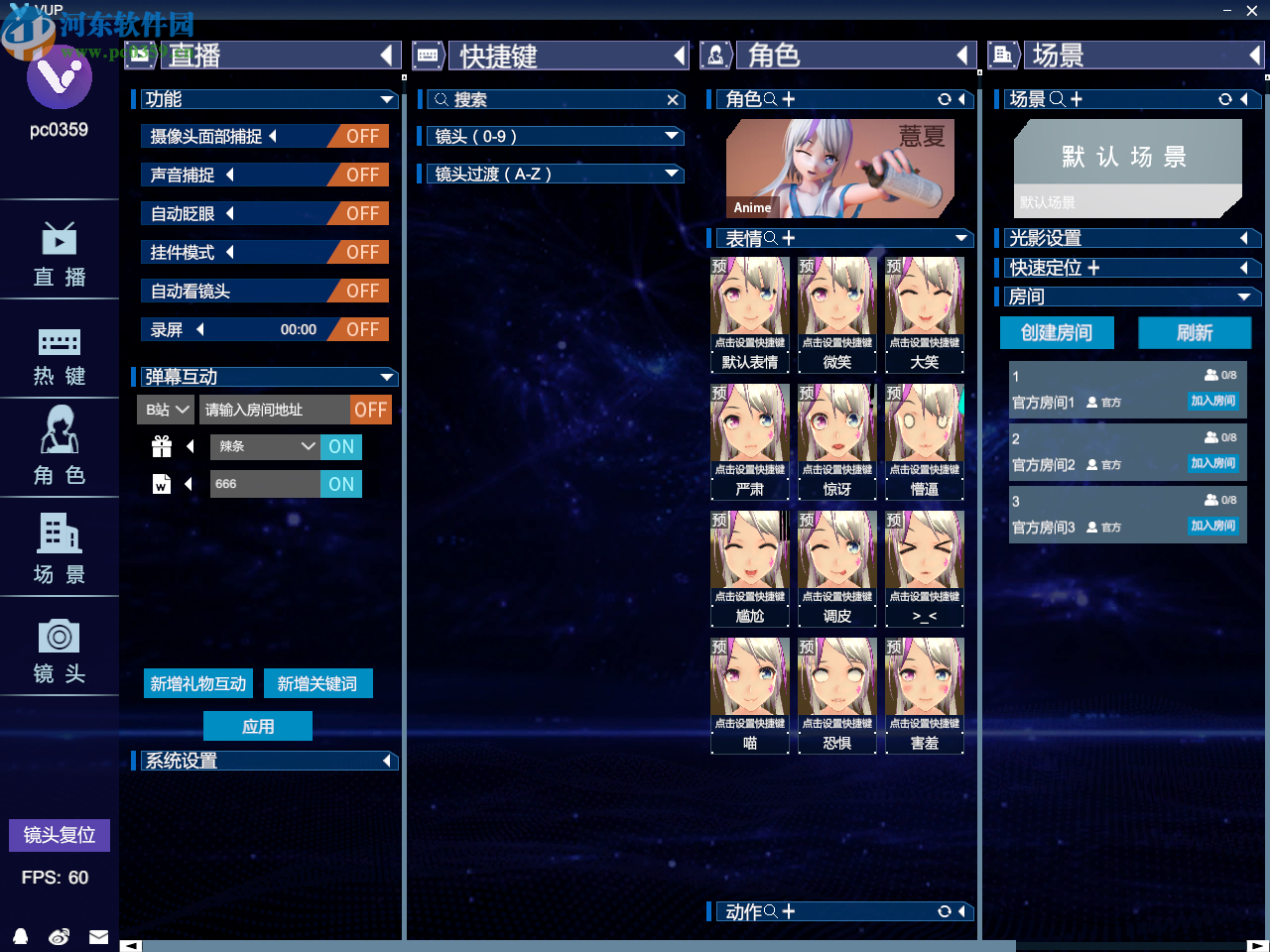The height and width of the screenshot is (952, 1270).
Task: Switch to the 热键 sidebar section
Action: tap(60, 355)
